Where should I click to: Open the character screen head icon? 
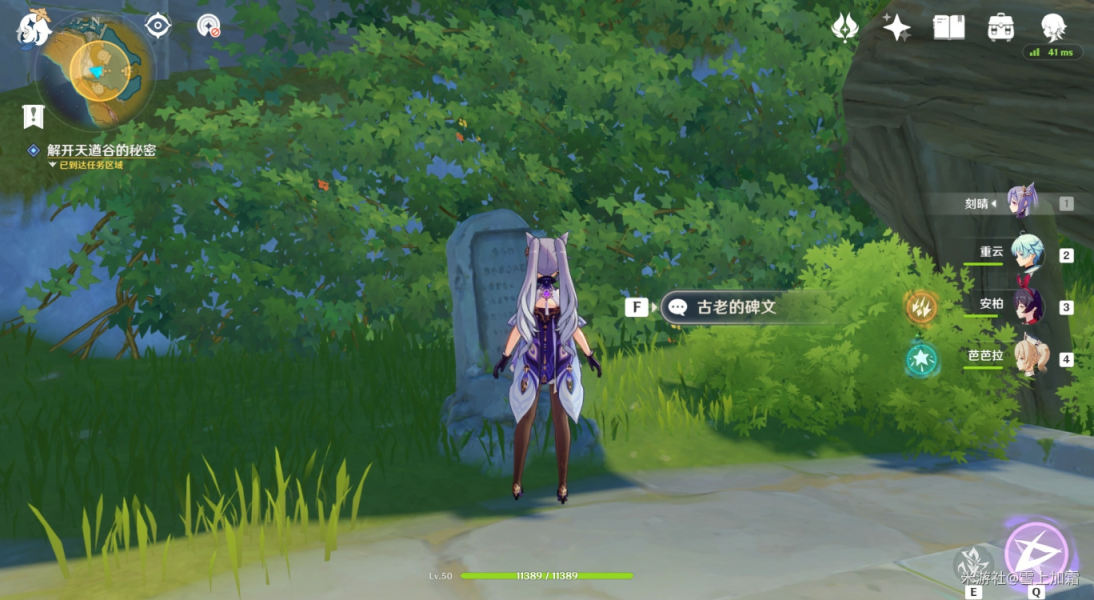tap(1052, 27)
